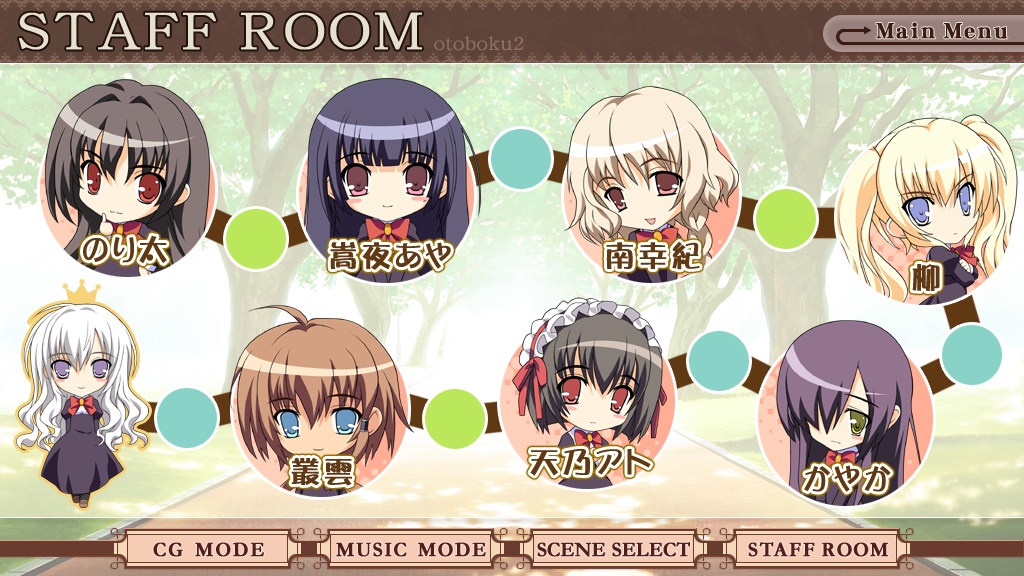Return to the Main Menu
This screenshot has height=576, width=1024.
pyautogui.click(x=925, y=32)
